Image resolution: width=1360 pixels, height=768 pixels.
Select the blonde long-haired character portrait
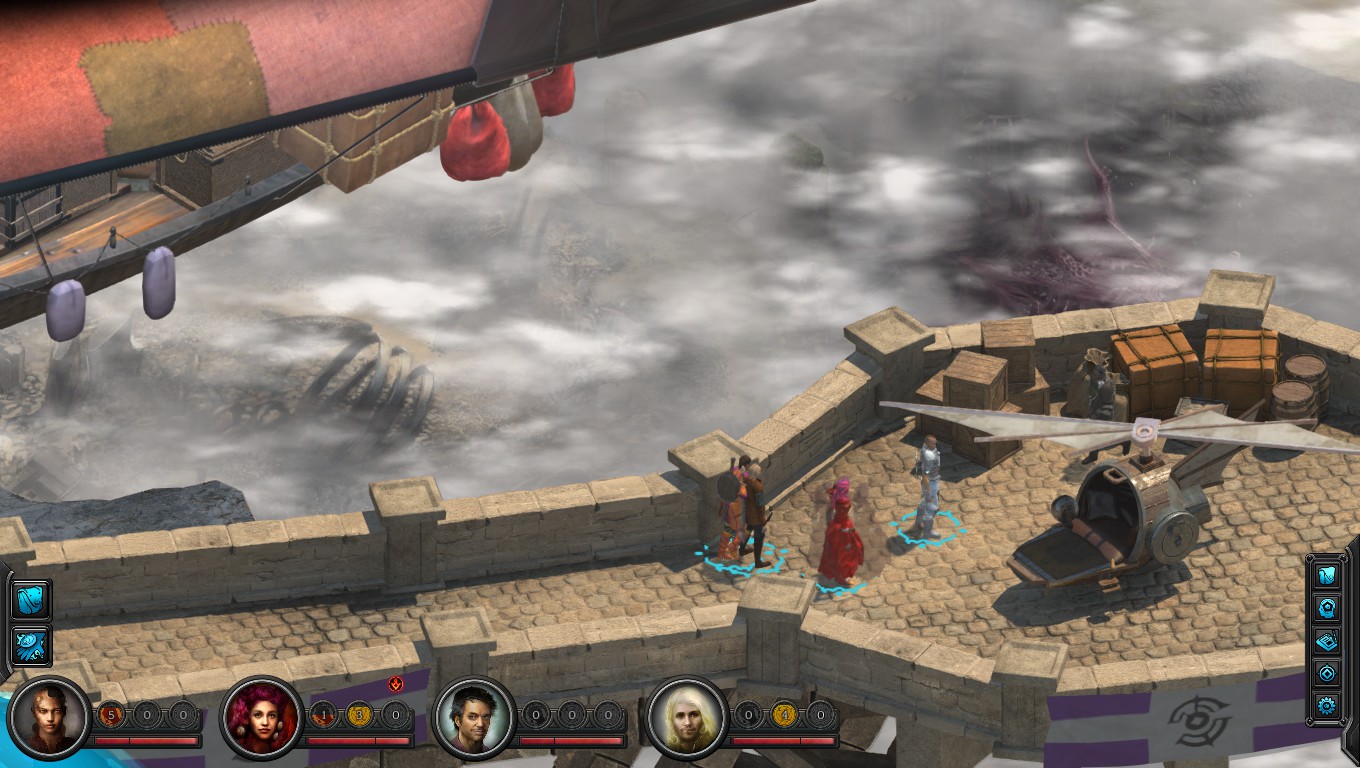click(686, 718)
